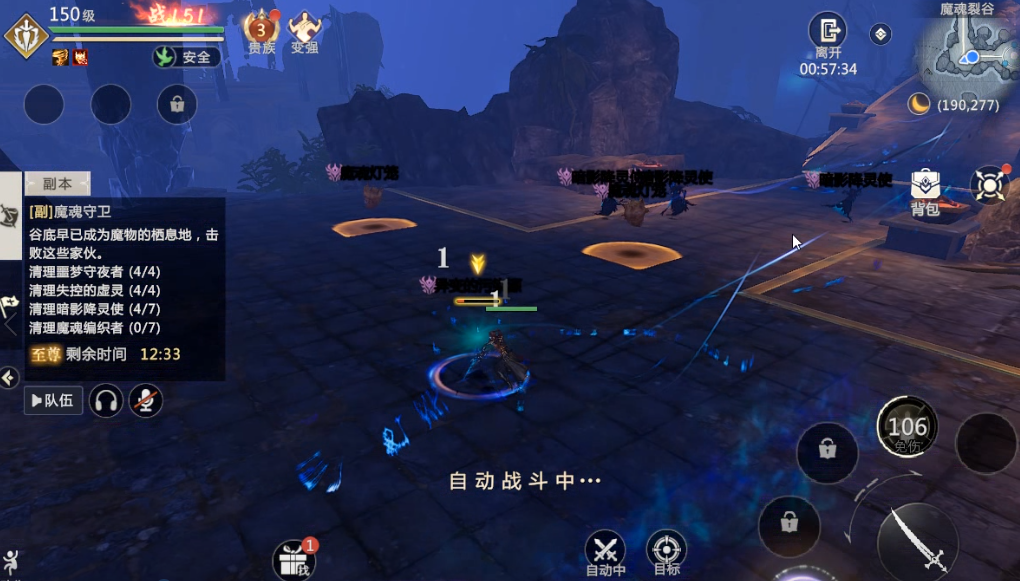
Task: Open the round target icon beside backpack
Action: [x=989, y=186]
